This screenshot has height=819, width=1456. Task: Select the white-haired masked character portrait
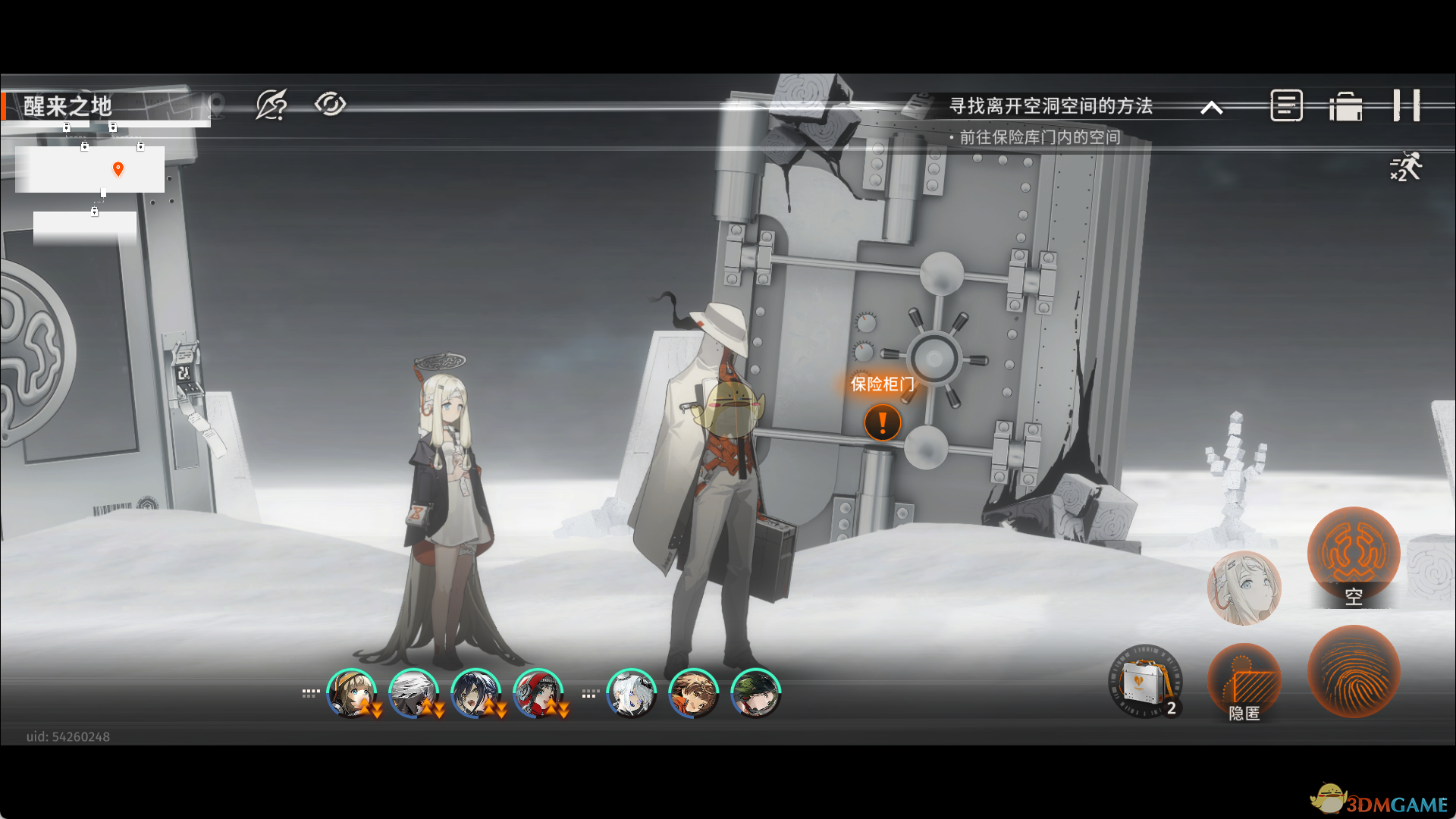[x=413, y=693]
